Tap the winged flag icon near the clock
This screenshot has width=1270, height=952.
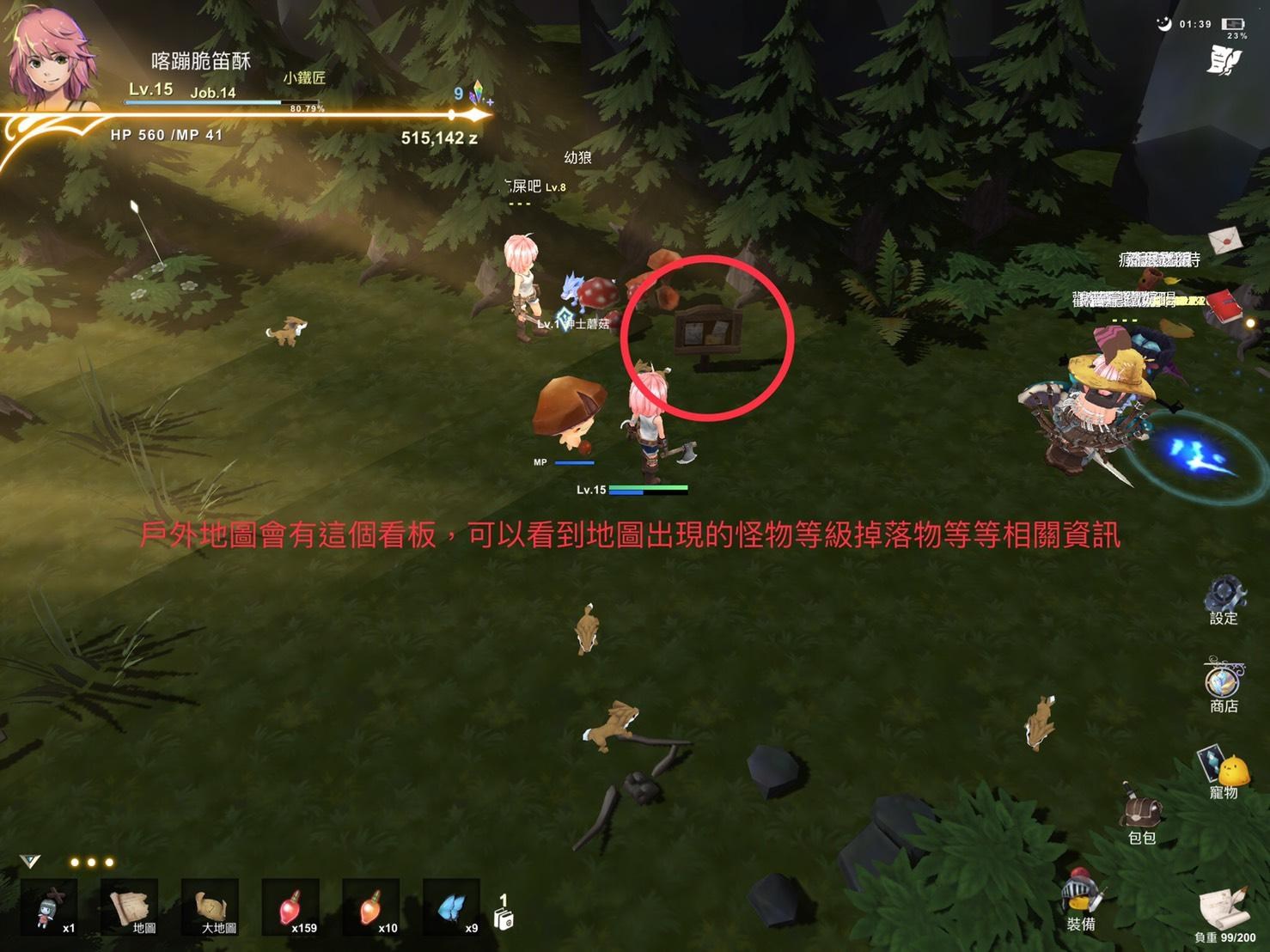tap(1224, 60)
